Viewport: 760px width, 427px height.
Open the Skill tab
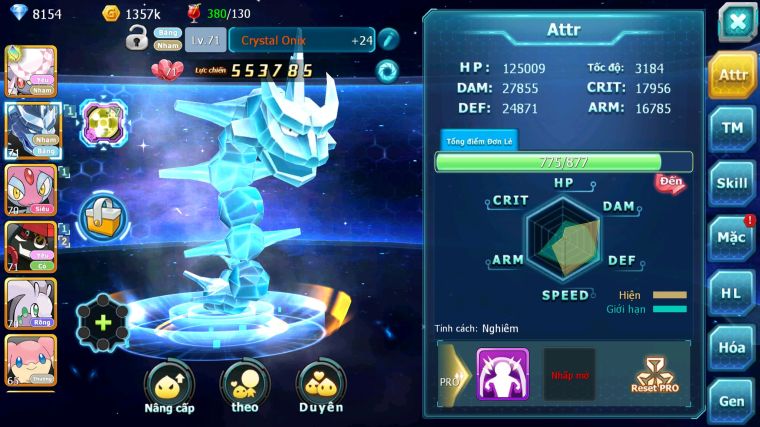coord(732,183)
